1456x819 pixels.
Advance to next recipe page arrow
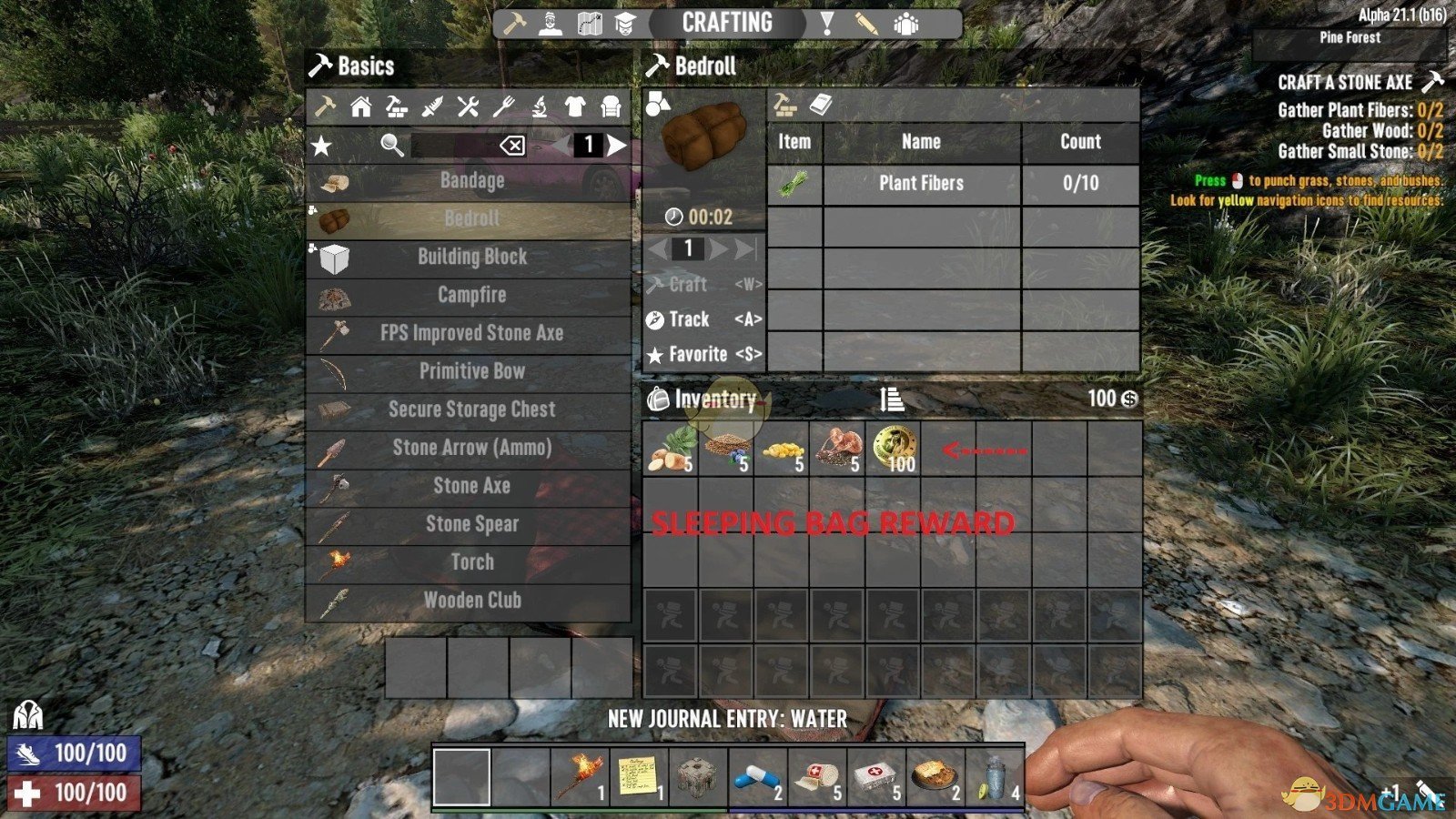[x=618, y=144]
